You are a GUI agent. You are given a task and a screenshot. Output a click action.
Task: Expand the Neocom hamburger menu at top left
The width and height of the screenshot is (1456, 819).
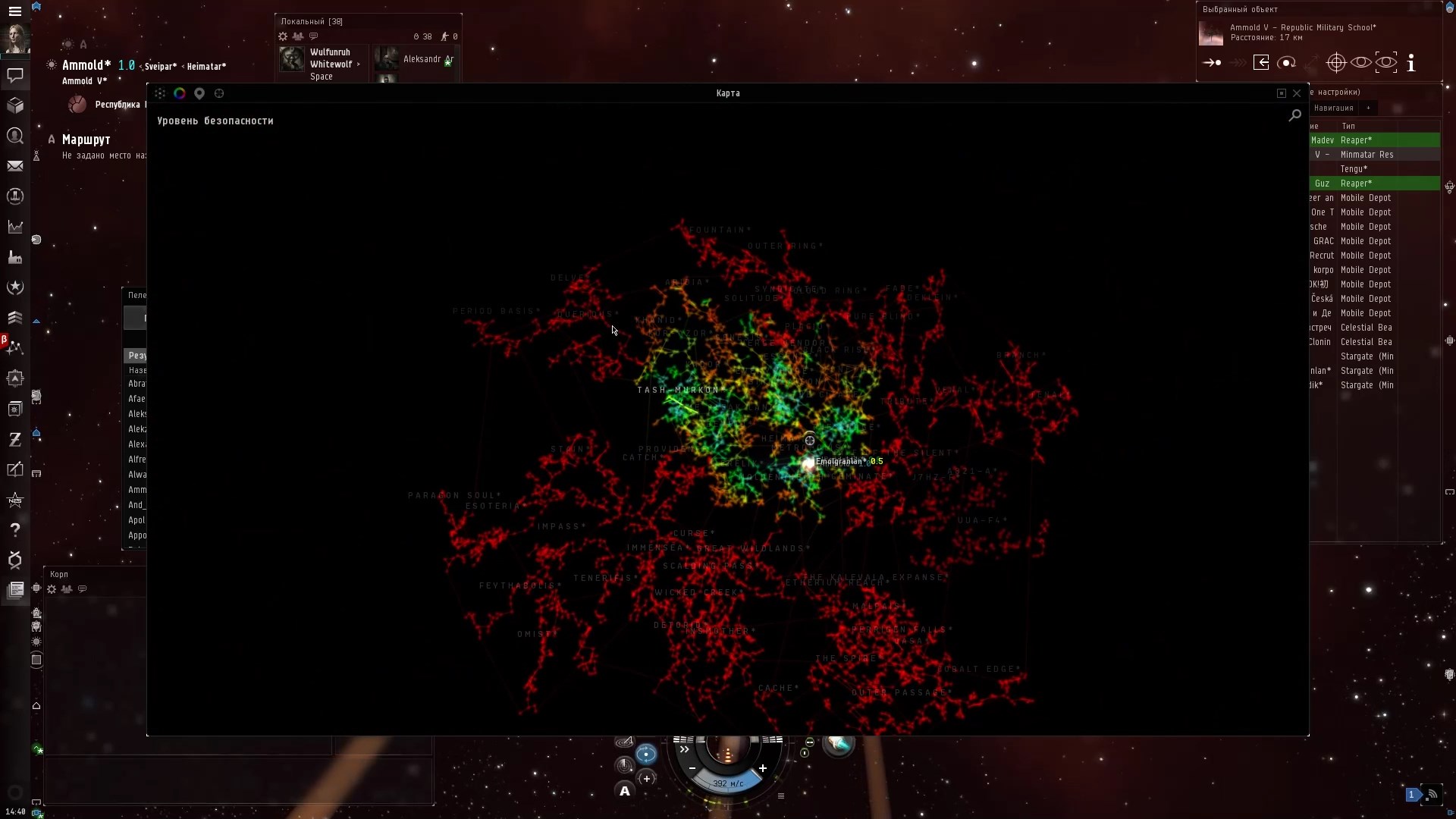point(15,11)
